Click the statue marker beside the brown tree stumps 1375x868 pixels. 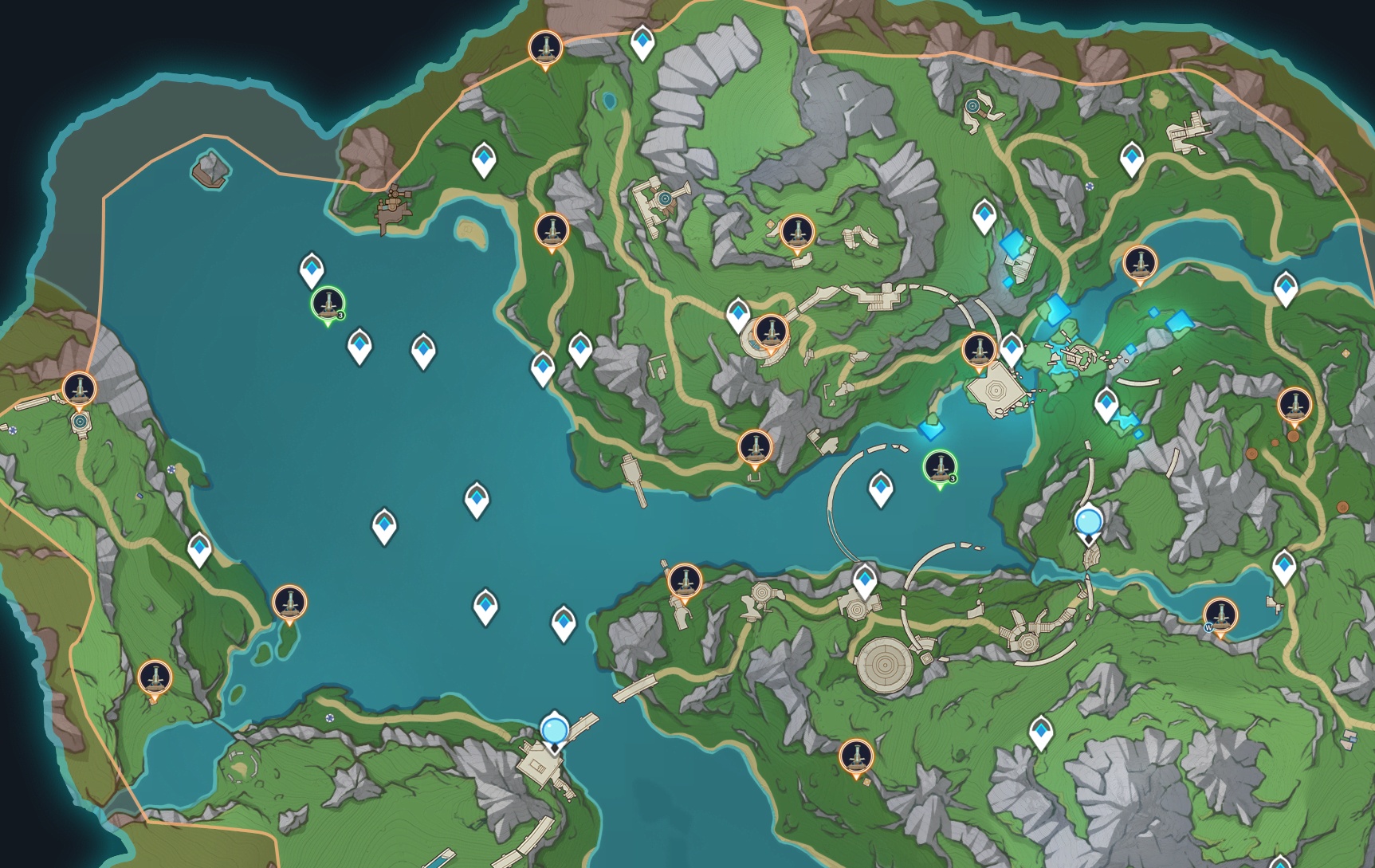(x=1294, y=405)
